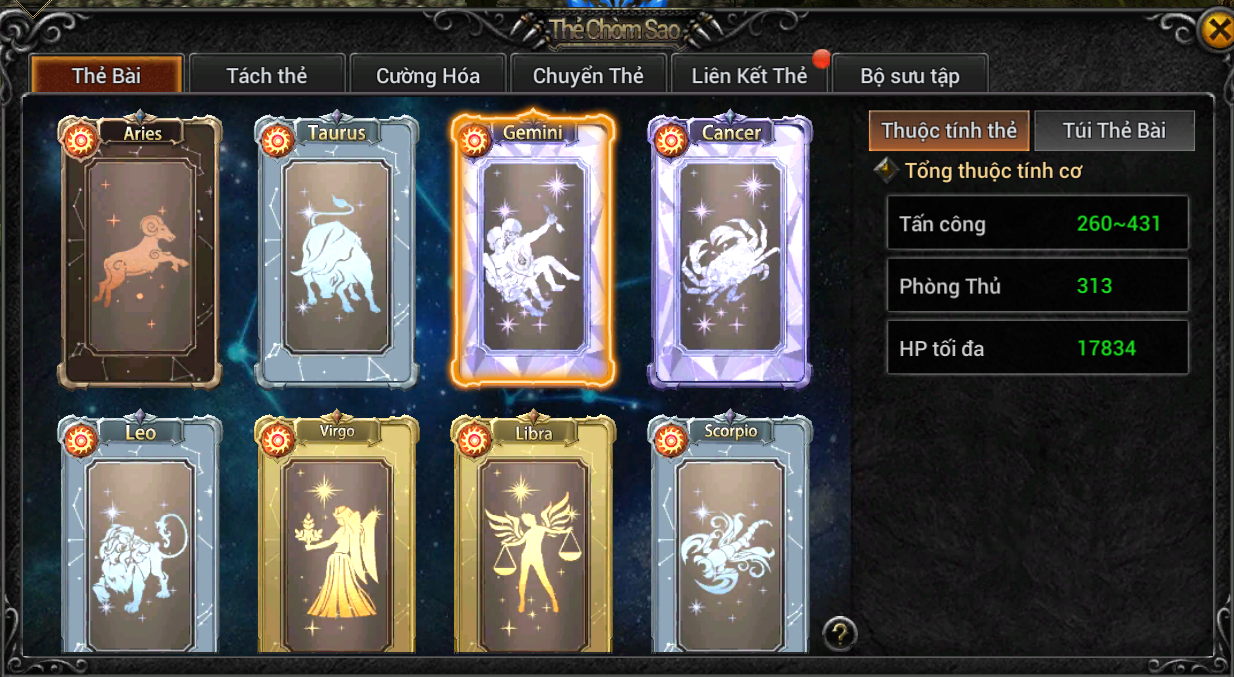Open the Liên Kết Thẻ tab
1234x677 pixels.
pos(749,76)
